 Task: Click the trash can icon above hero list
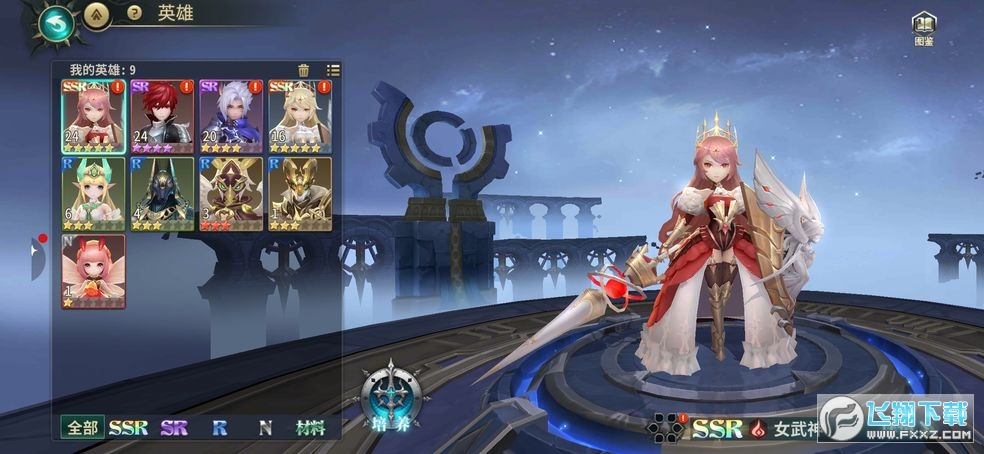click(304, 70)
